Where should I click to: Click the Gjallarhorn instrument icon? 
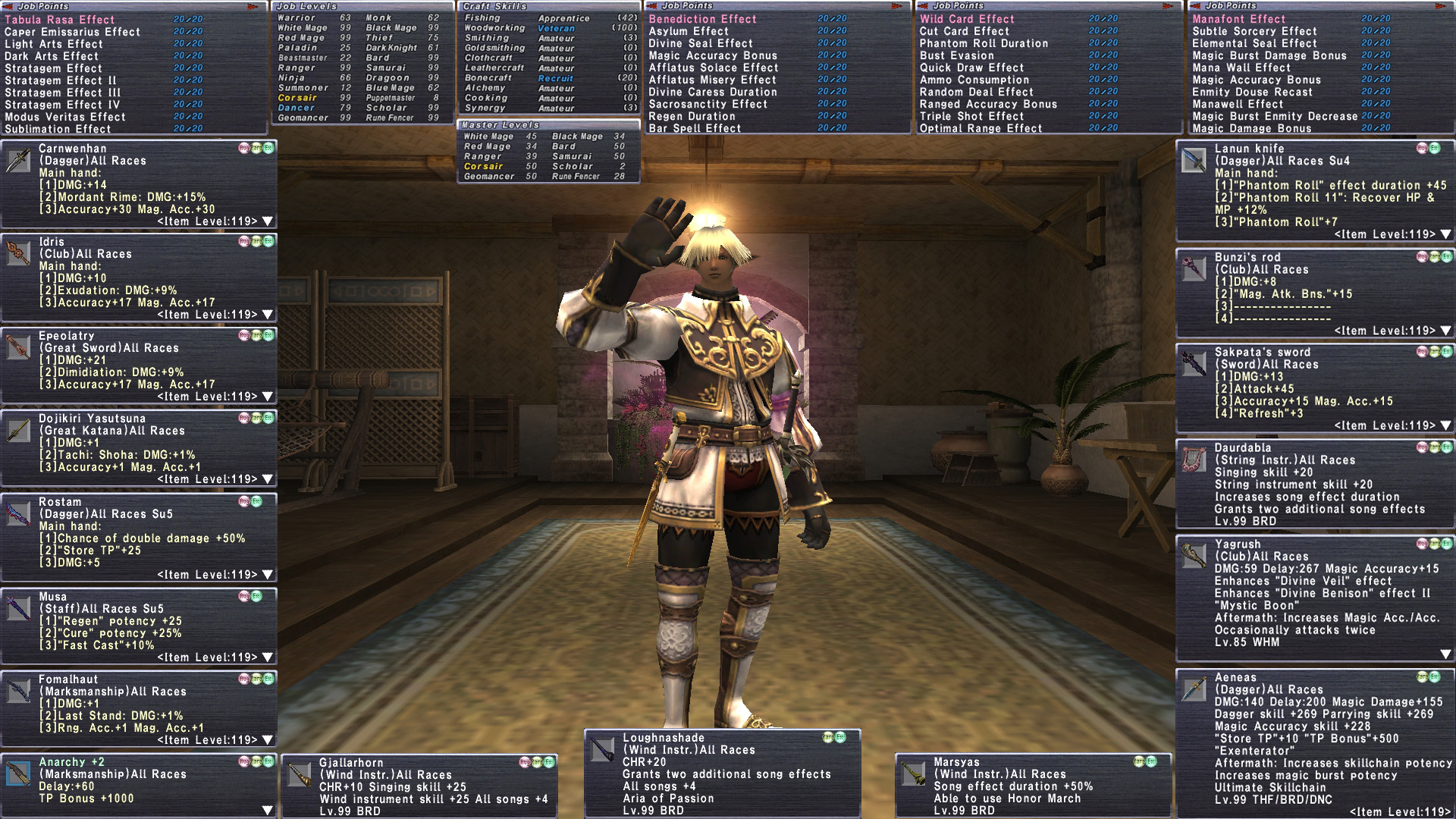click(299, 775)
